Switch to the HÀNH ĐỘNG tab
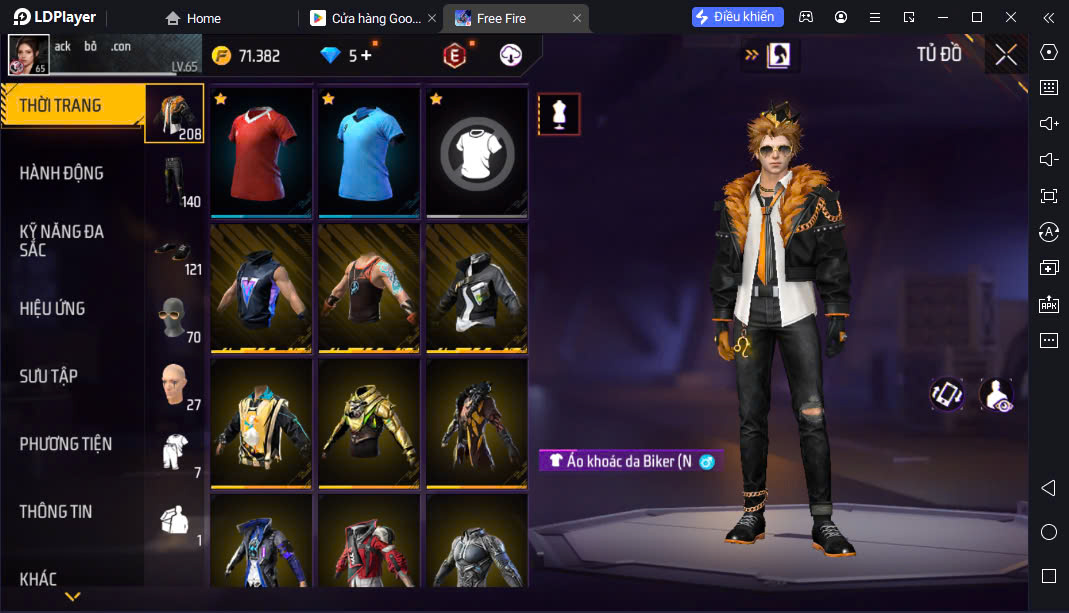 point(62,173)
